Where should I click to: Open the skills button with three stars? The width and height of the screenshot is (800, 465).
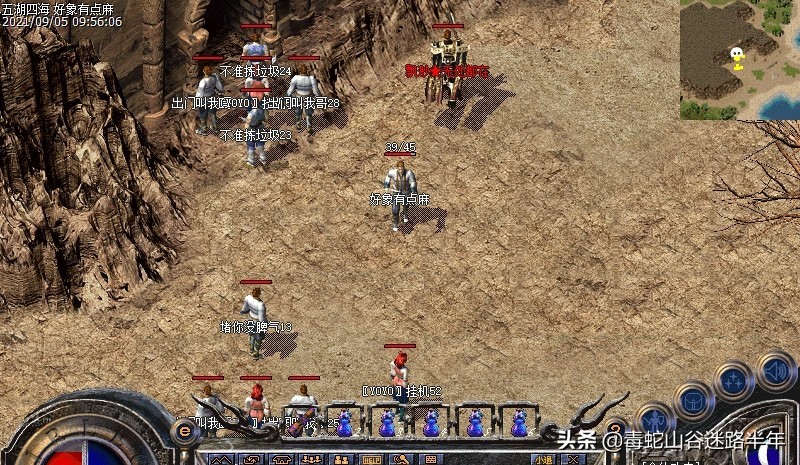pos(733,381)
